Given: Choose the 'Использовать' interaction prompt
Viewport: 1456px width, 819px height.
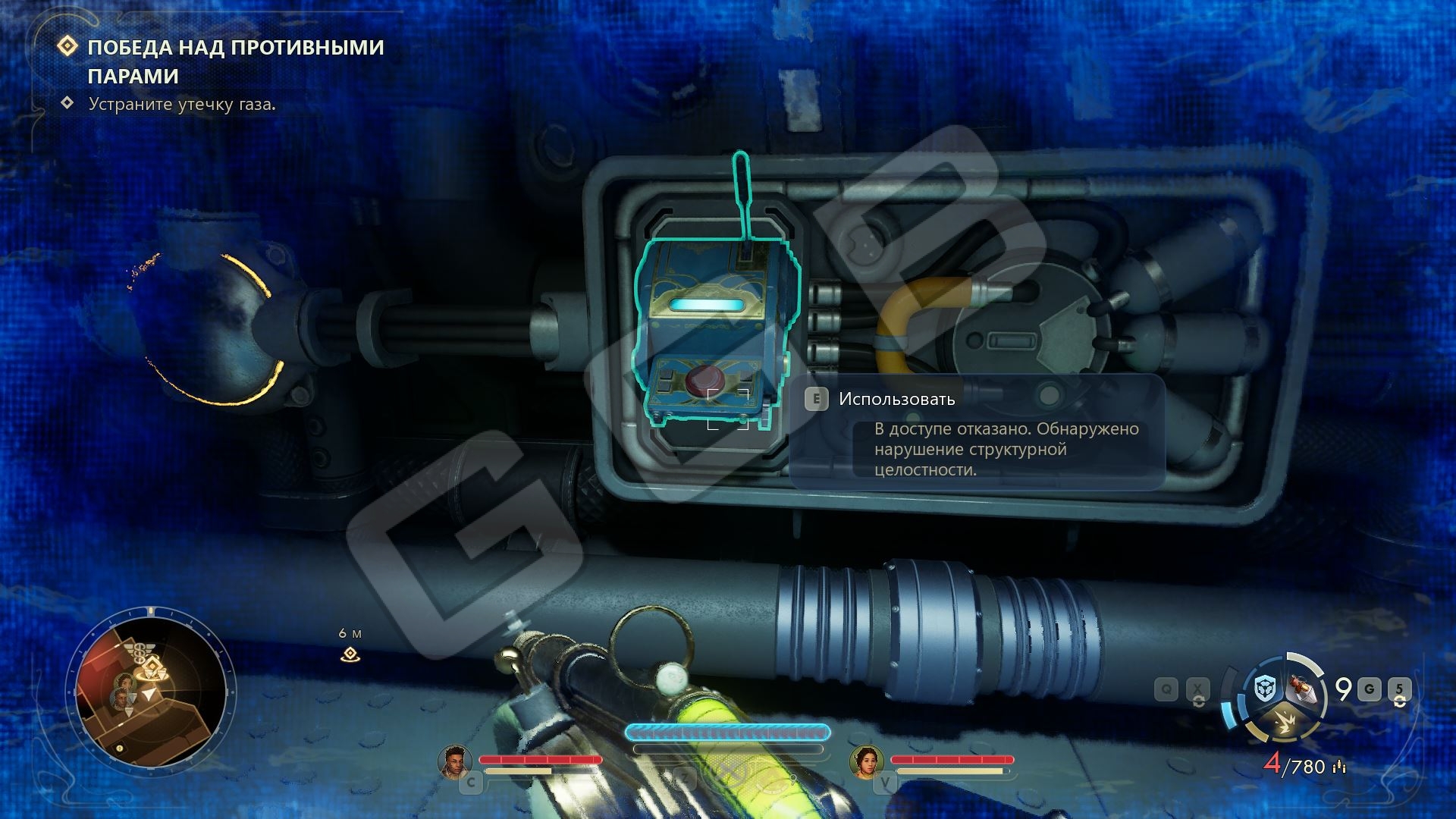Looking at the screenshot, I should click(x=896, y=399).
